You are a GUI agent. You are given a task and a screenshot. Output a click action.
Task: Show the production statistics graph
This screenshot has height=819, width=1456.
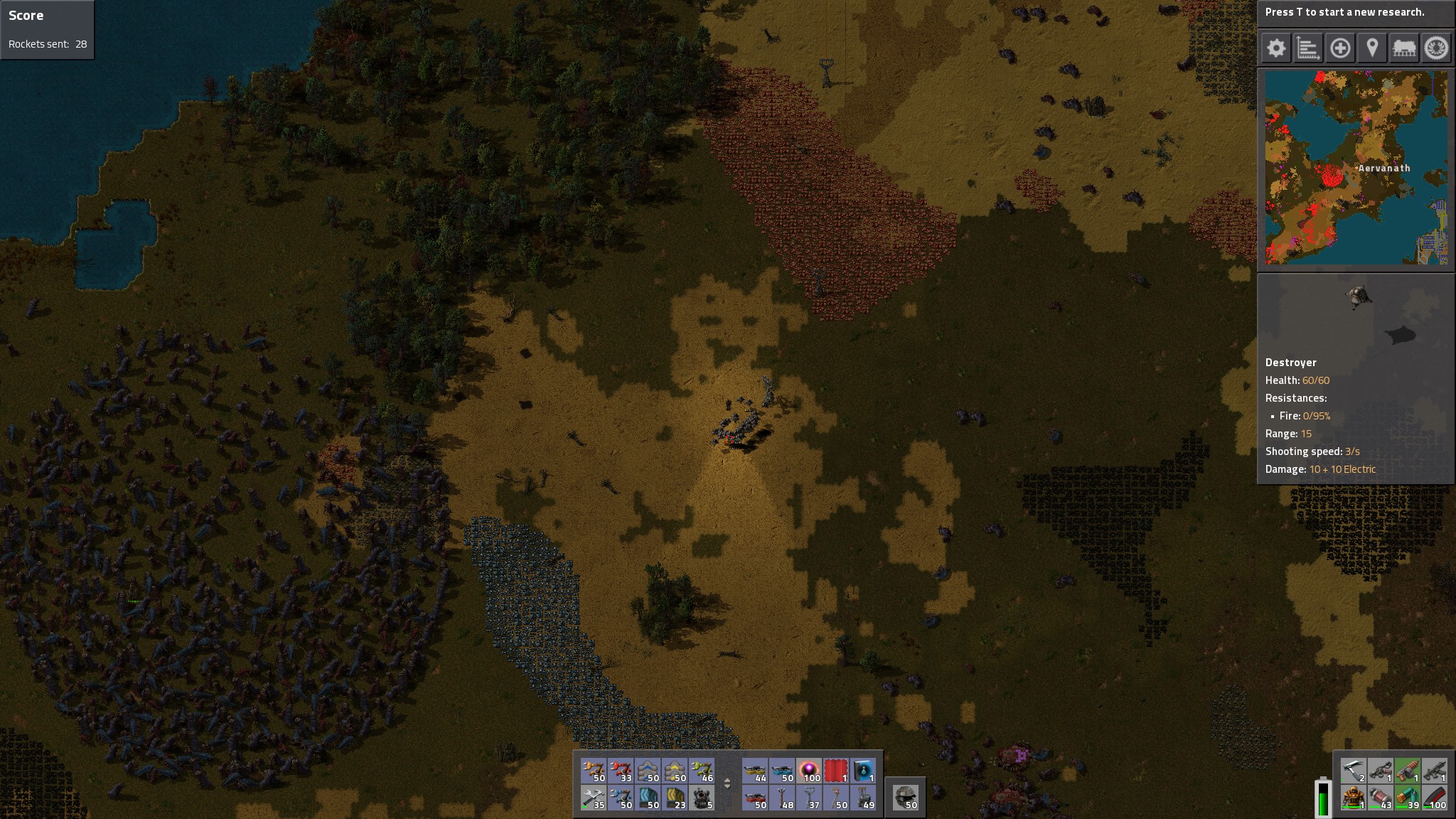(x=1308, y=48)
